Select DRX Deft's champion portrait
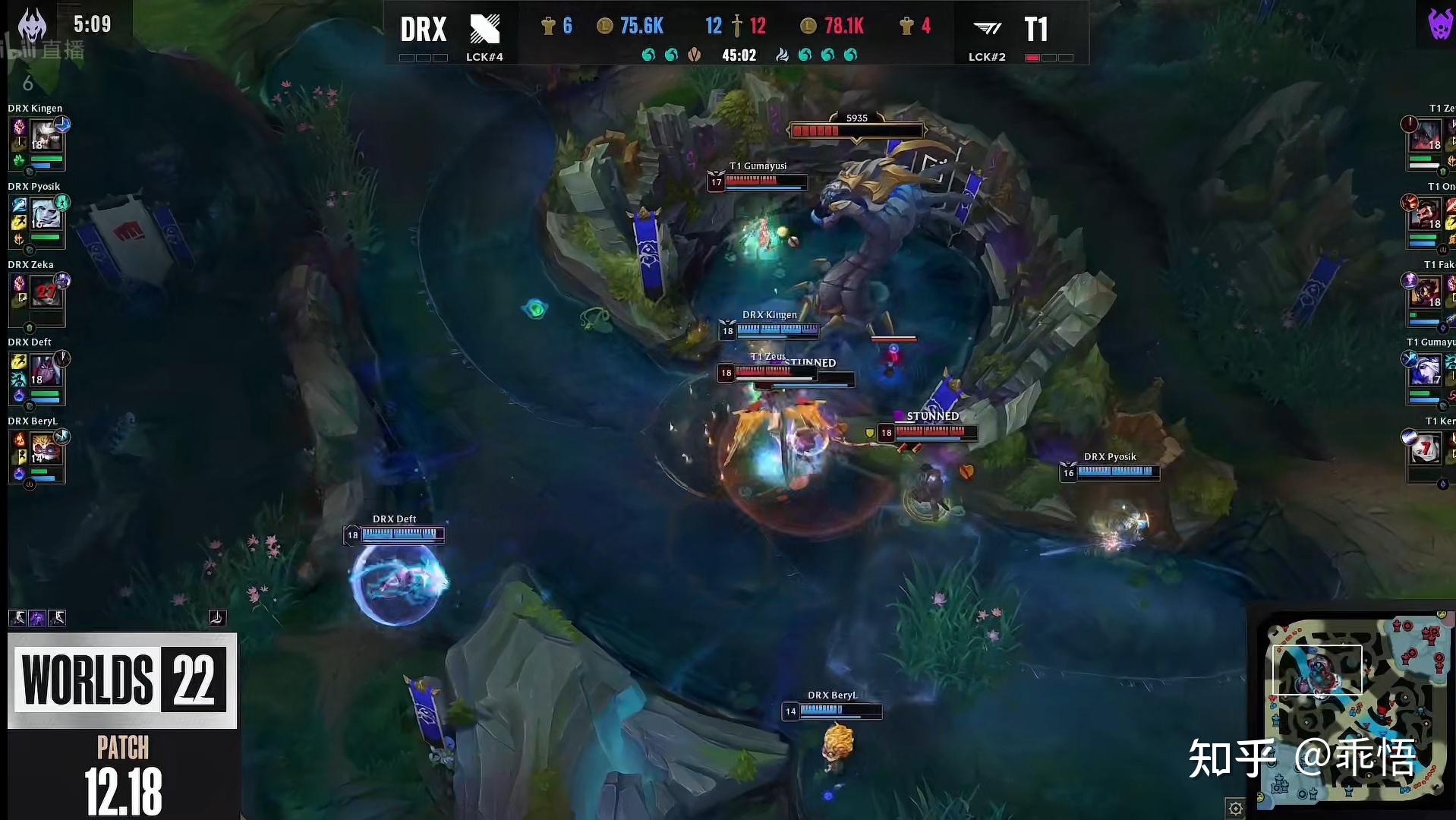The height and width of the screenshot is (820, 1456). point(46,371)
